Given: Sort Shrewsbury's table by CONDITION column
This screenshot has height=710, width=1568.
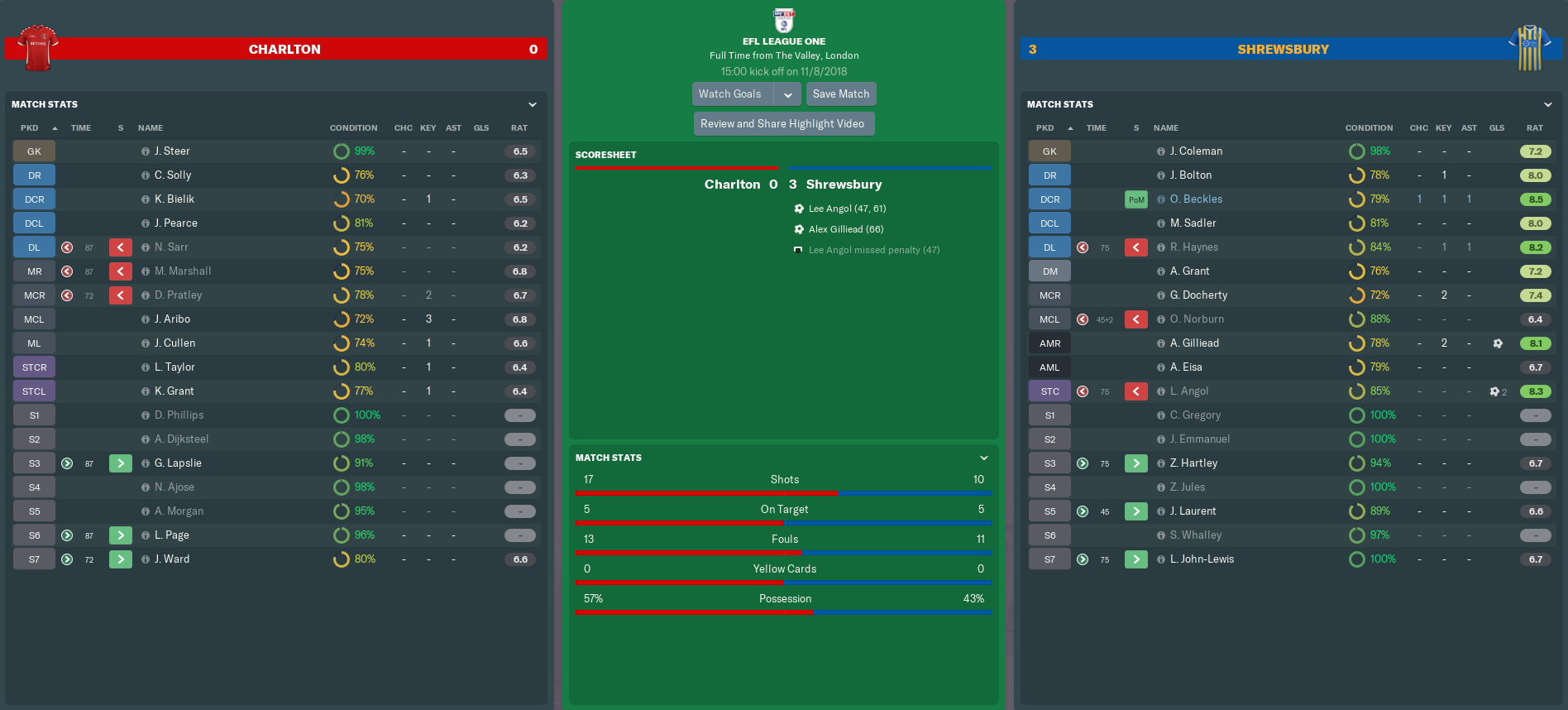Looking at the screenshot, I should pos(1369,128).
